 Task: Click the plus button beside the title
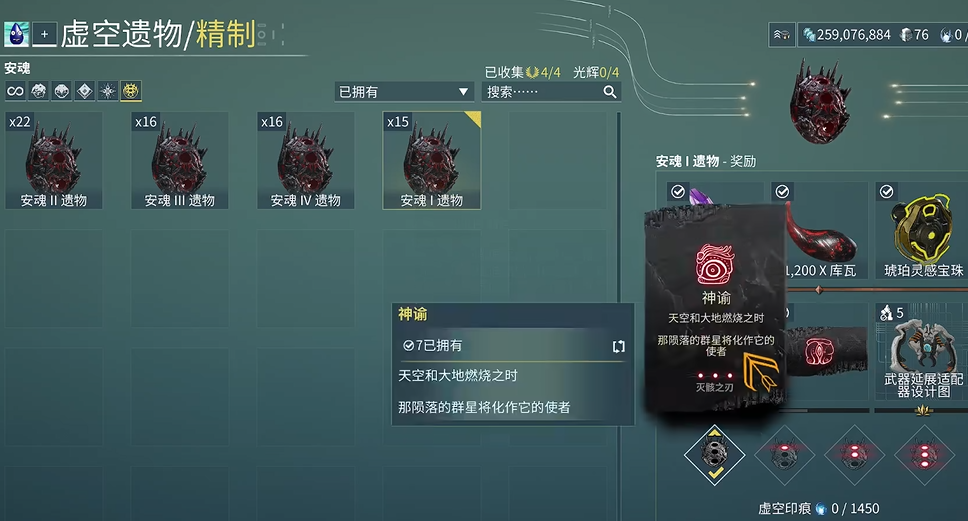[44, 34]
